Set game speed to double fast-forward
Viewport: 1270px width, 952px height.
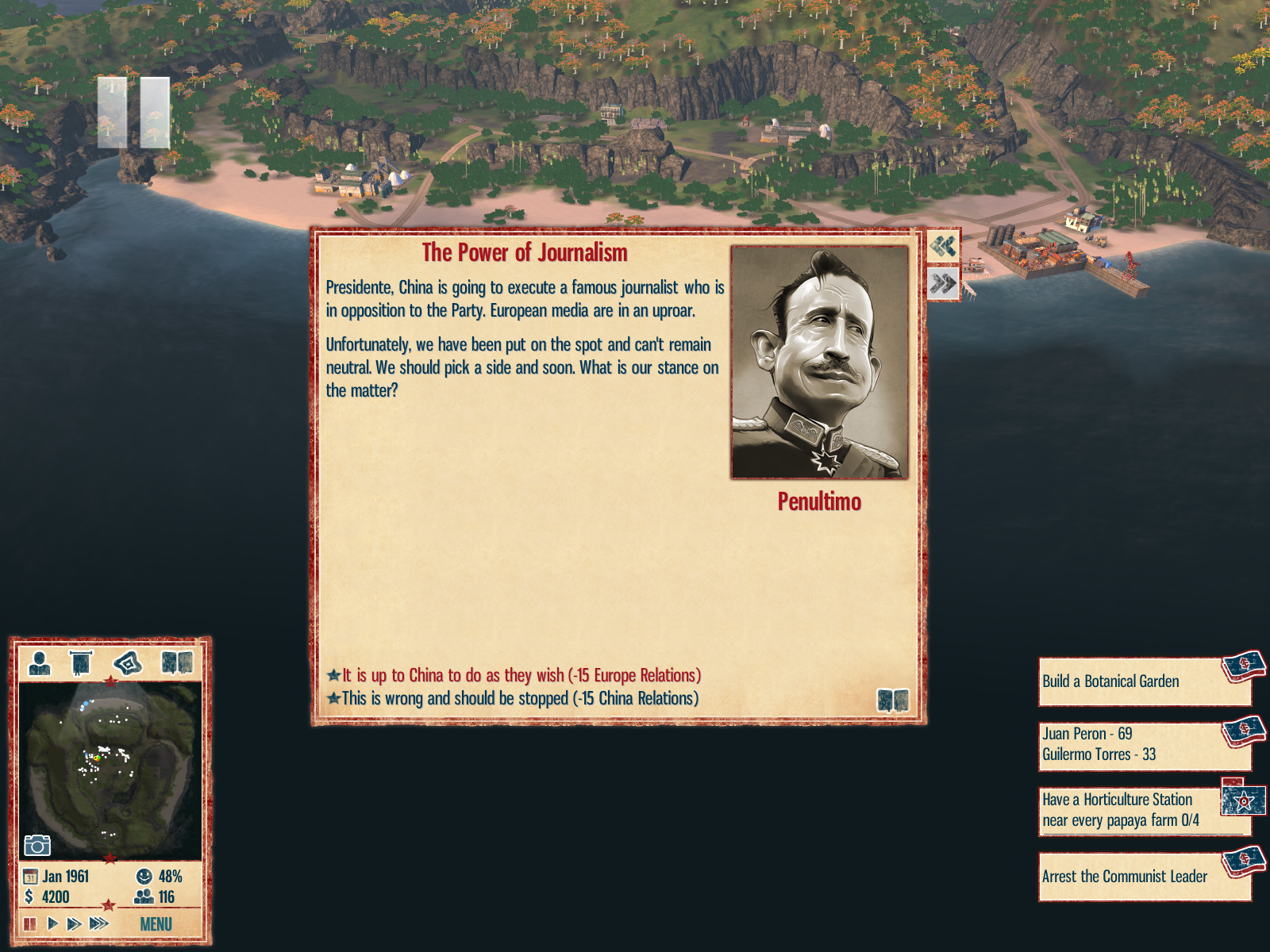tap(74, 923)
